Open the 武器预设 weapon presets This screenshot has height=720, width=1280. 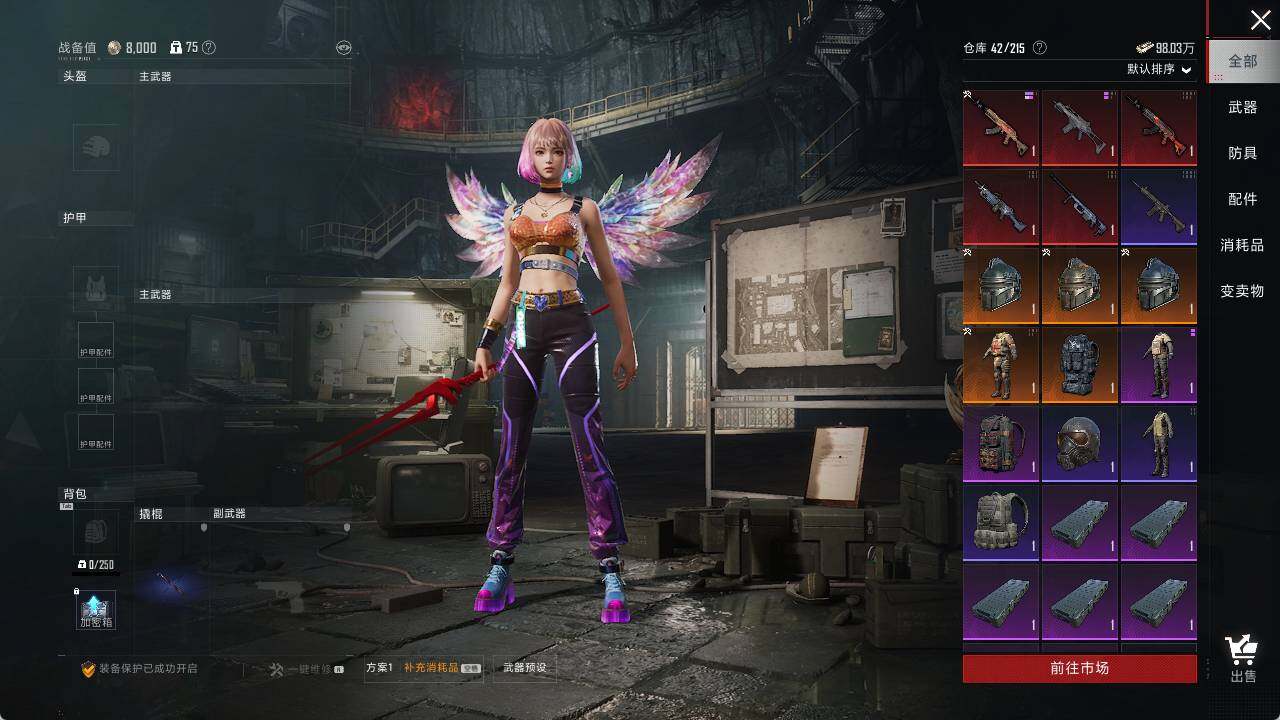point(525,668)
